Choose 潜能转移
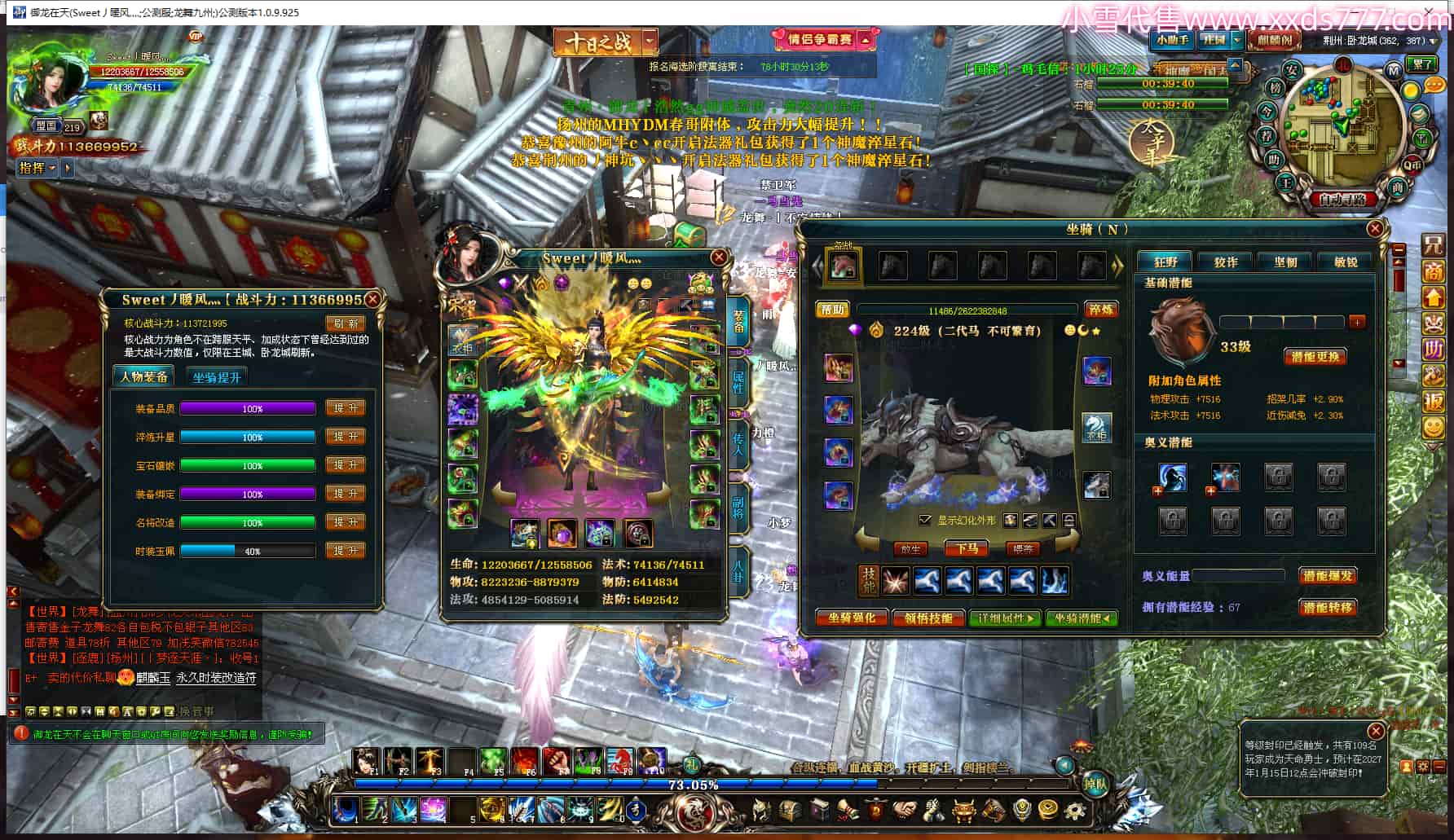 (x=1327, y=608)
